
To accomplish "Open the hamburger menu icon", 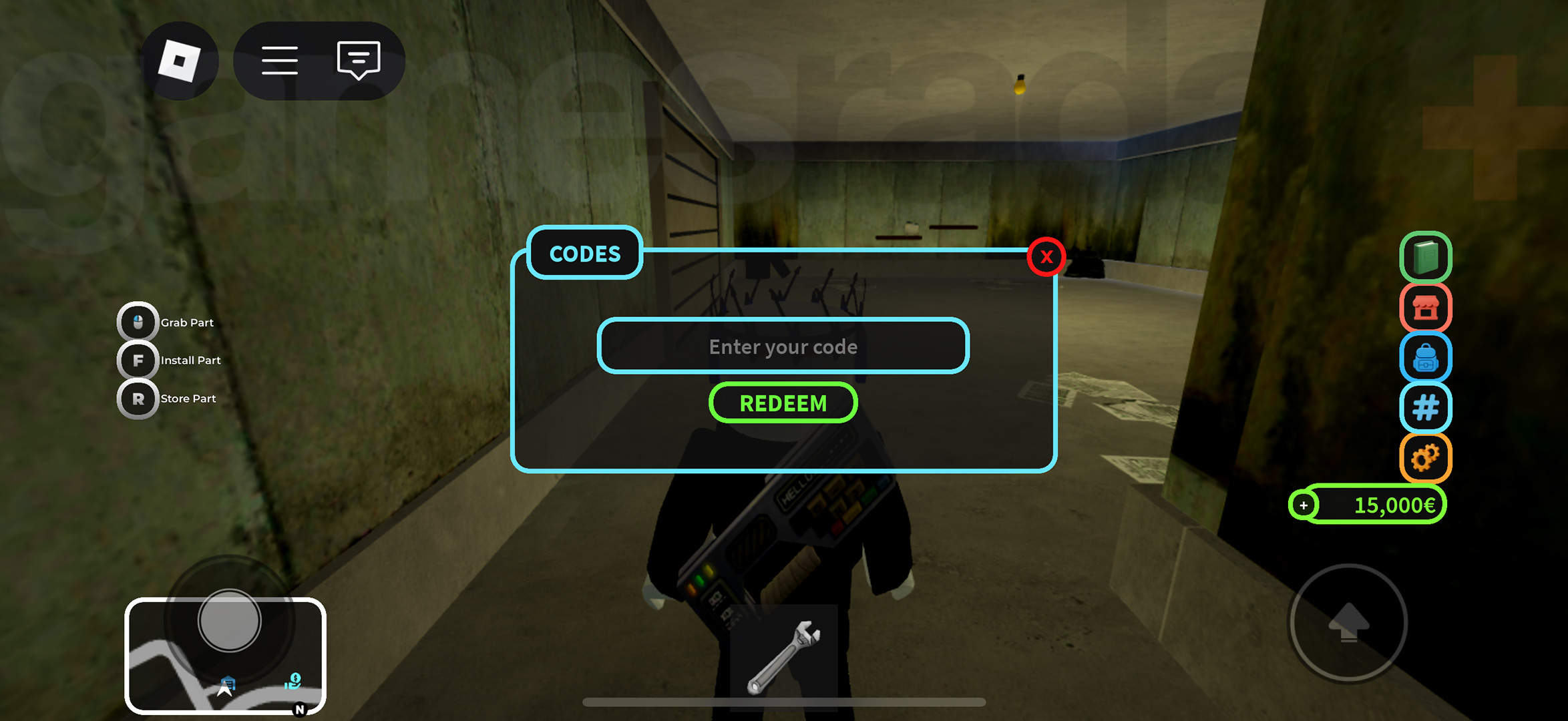I will pyautogui.click(x=280, y=61).
